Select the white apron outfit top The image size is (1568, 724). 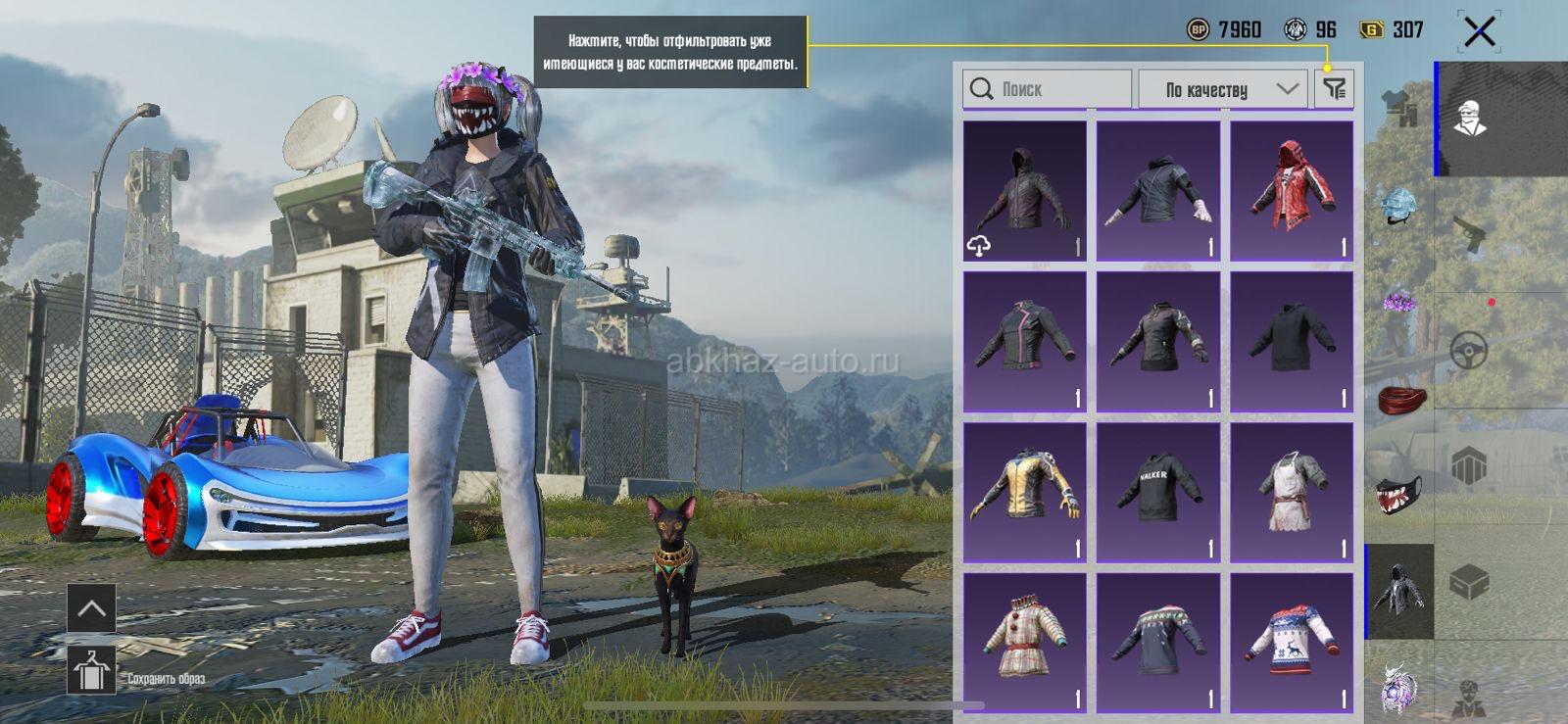(x=1292, y=492)
